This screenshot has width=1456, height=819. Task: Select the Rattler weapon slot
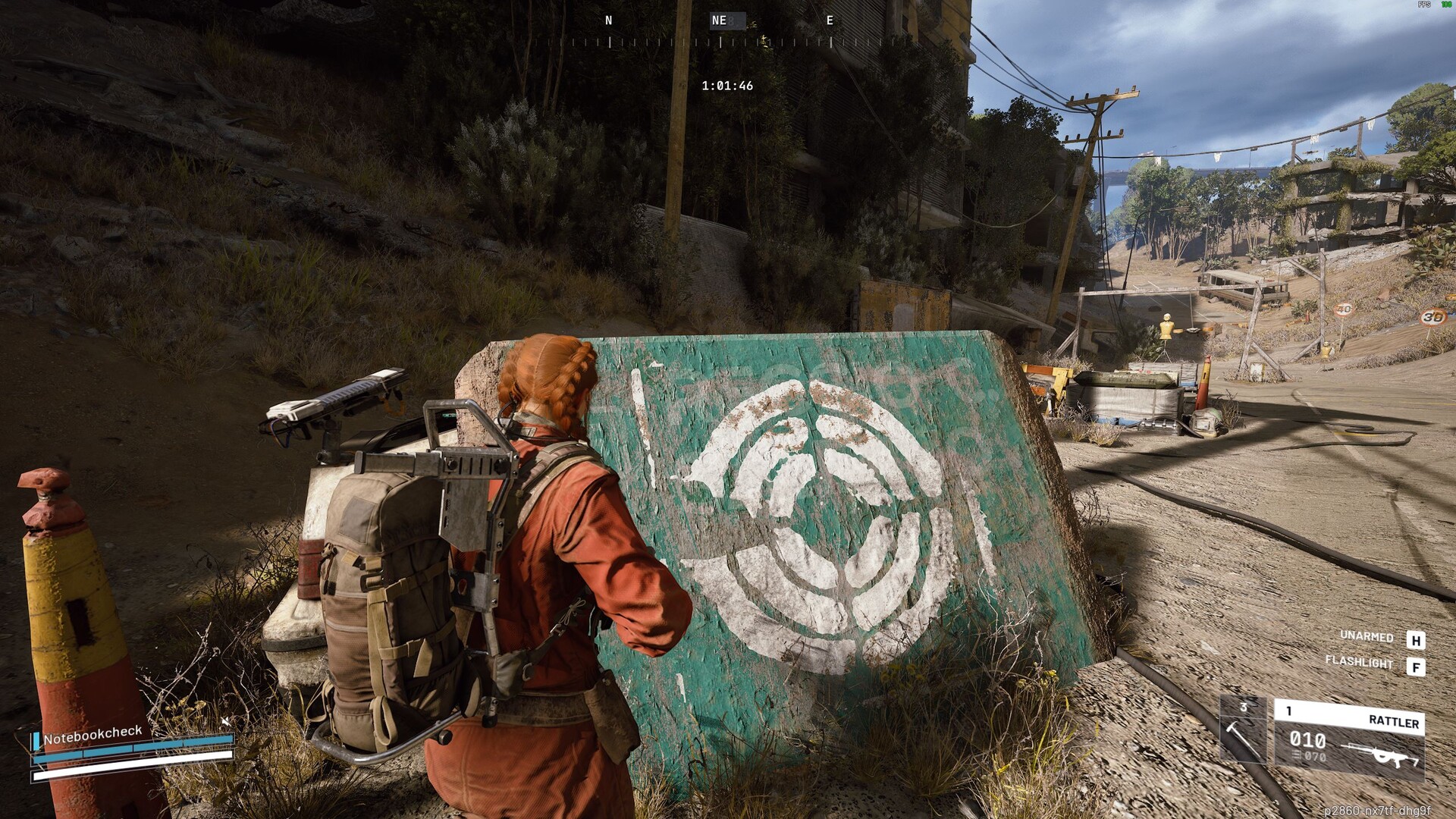pyautogui.click(x=1348, y=740)
